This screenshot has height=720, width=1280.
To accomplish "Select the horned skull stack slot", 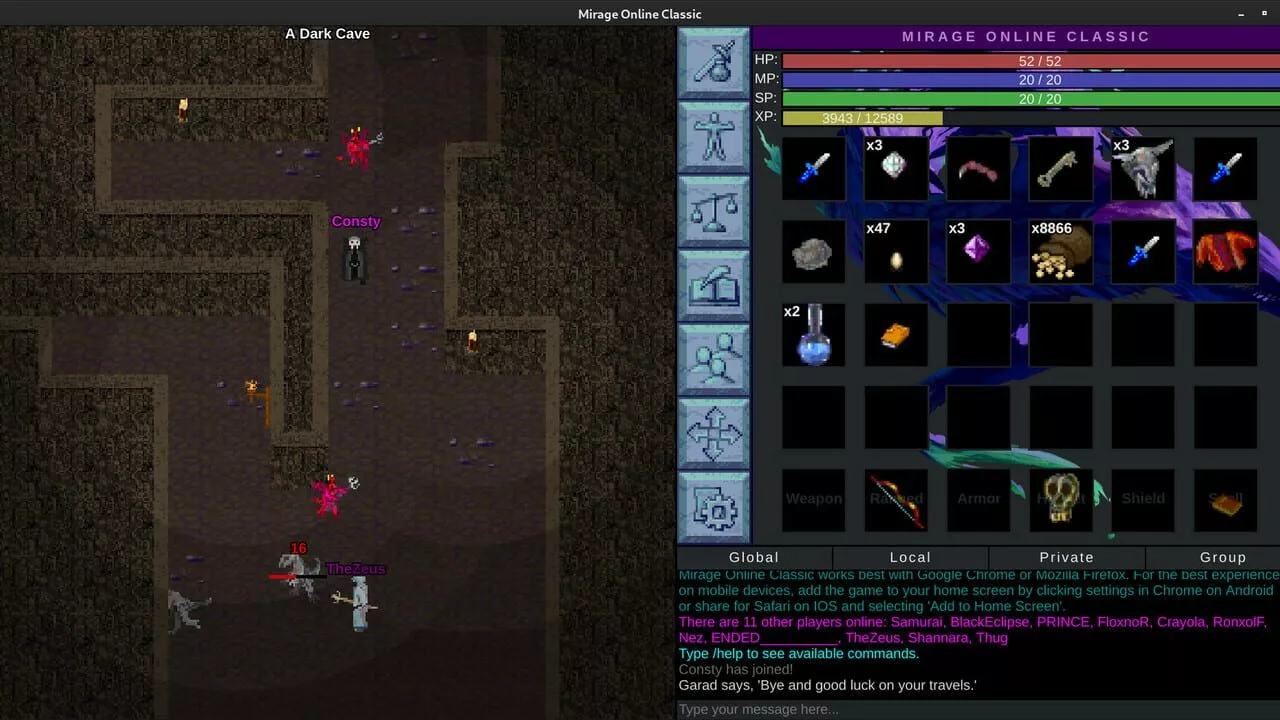I will click(1142, 168).
